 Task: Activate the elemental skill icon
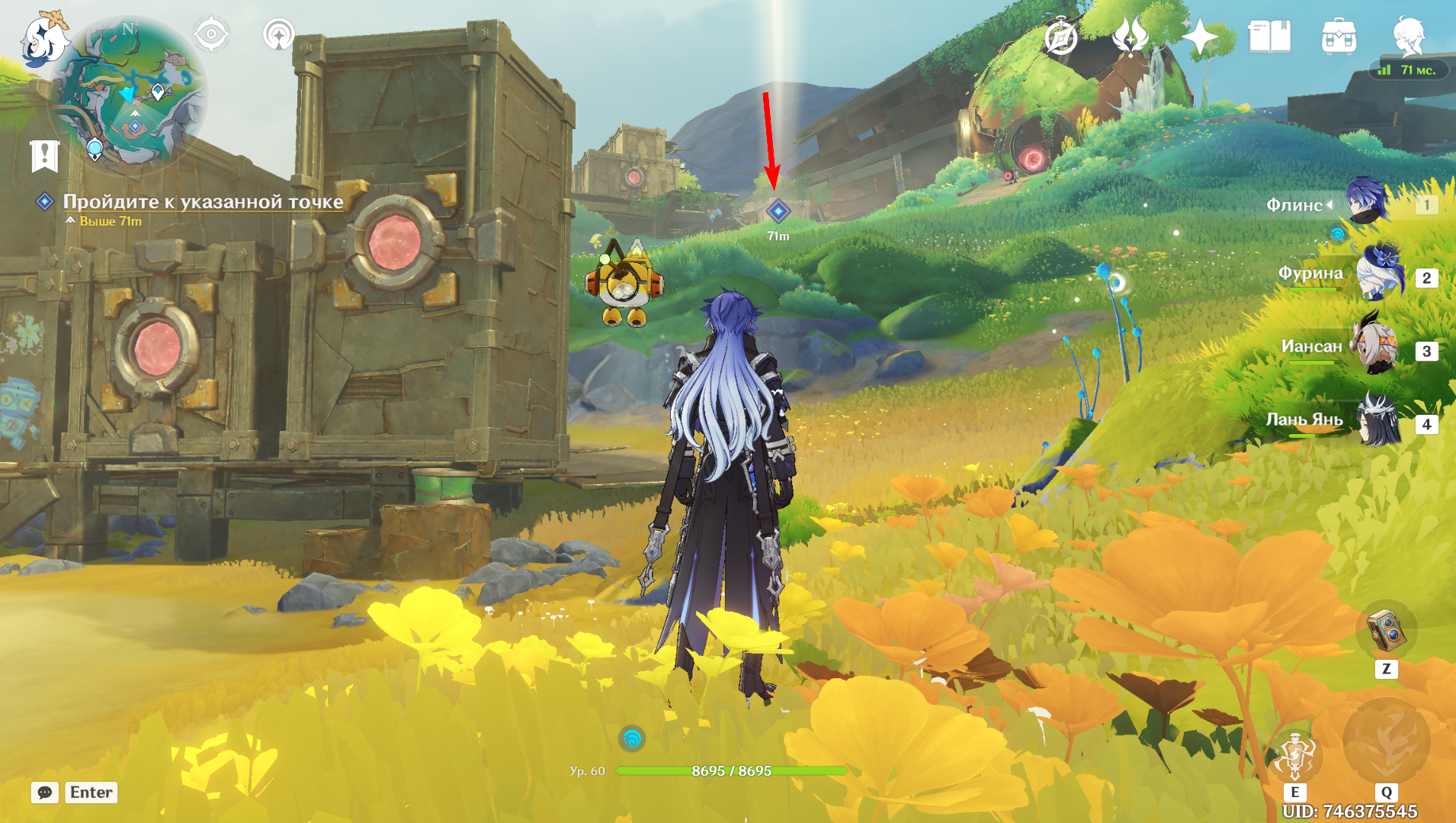click(x=1294, y=755)
